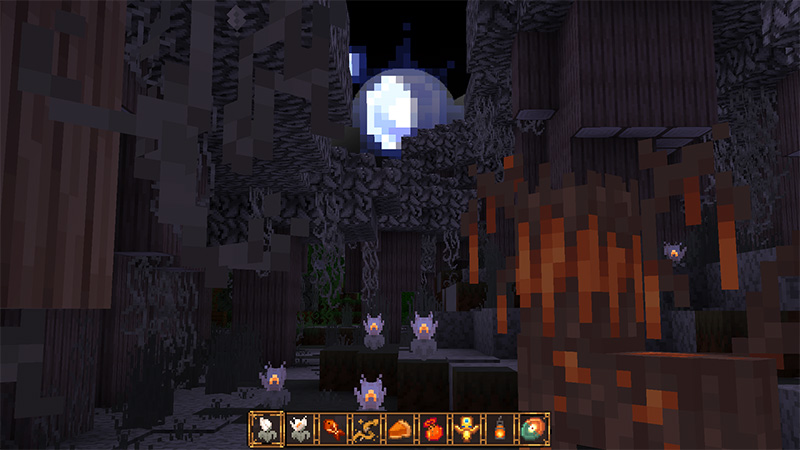Viewport: 800px width, 450px height.
Task: Pick the glowing lantern hotbar slot
Action: pyautogui.click(x=498, y=429)
